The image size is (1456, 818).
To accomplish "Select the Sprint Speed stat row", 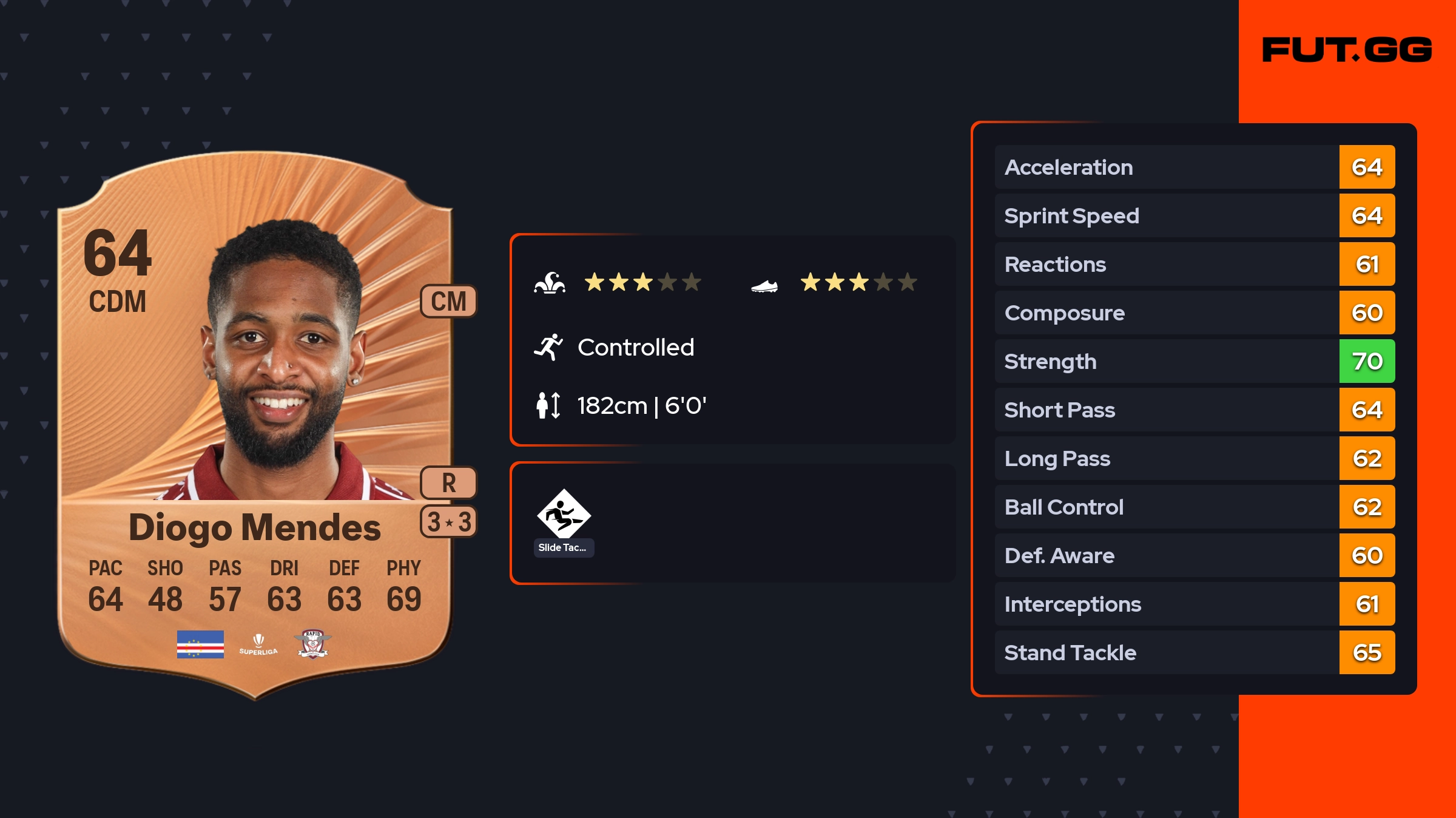I will coord(1194,215).
